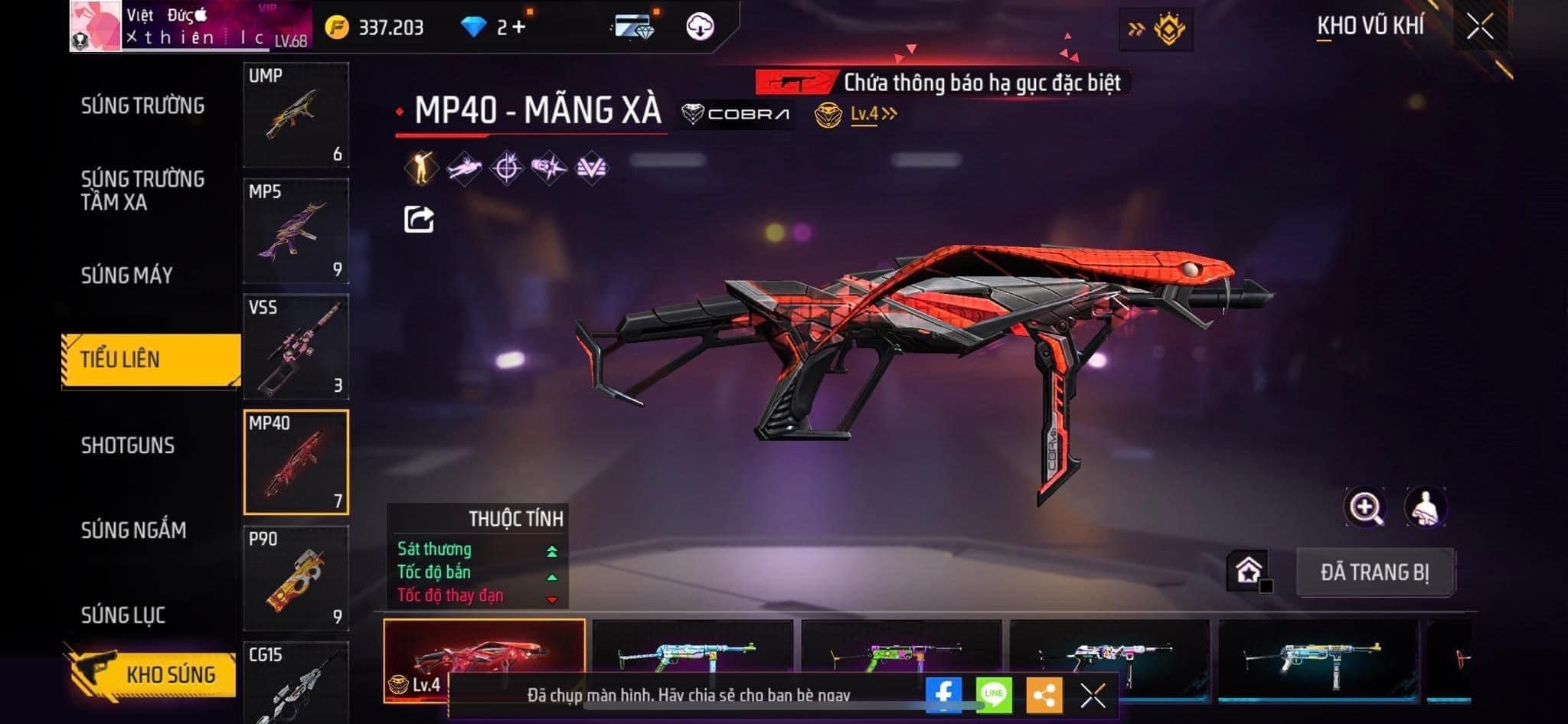Image resolution: width=1568 pixels, height=724 pixels.
Task: Pick the MP5 weapon slot
Action: [296, 231]
